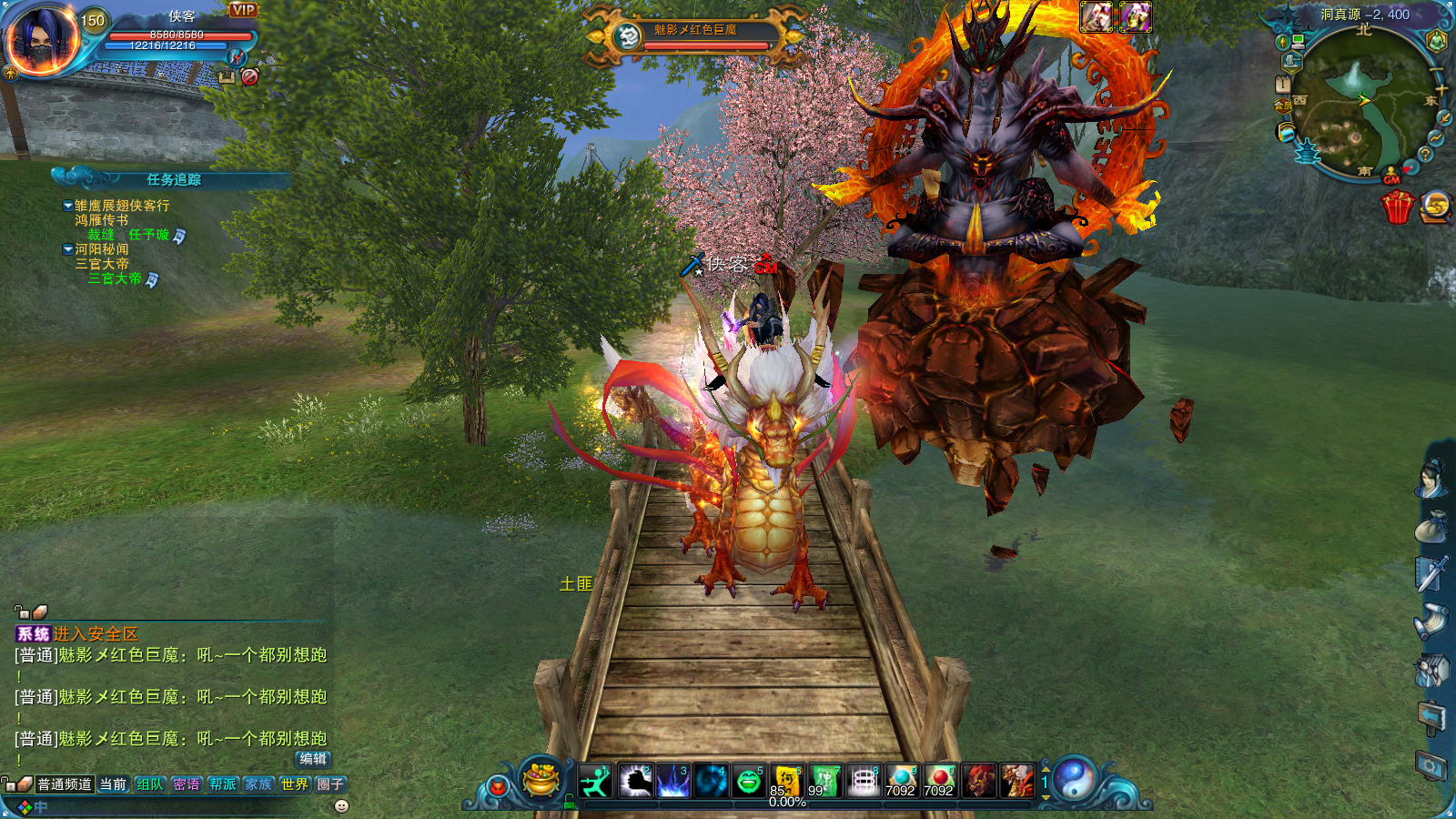This screenshot has height=819, width=1456.
Task: Switch chat to the 组队 channel tab
Action: [x=149, y=784]
